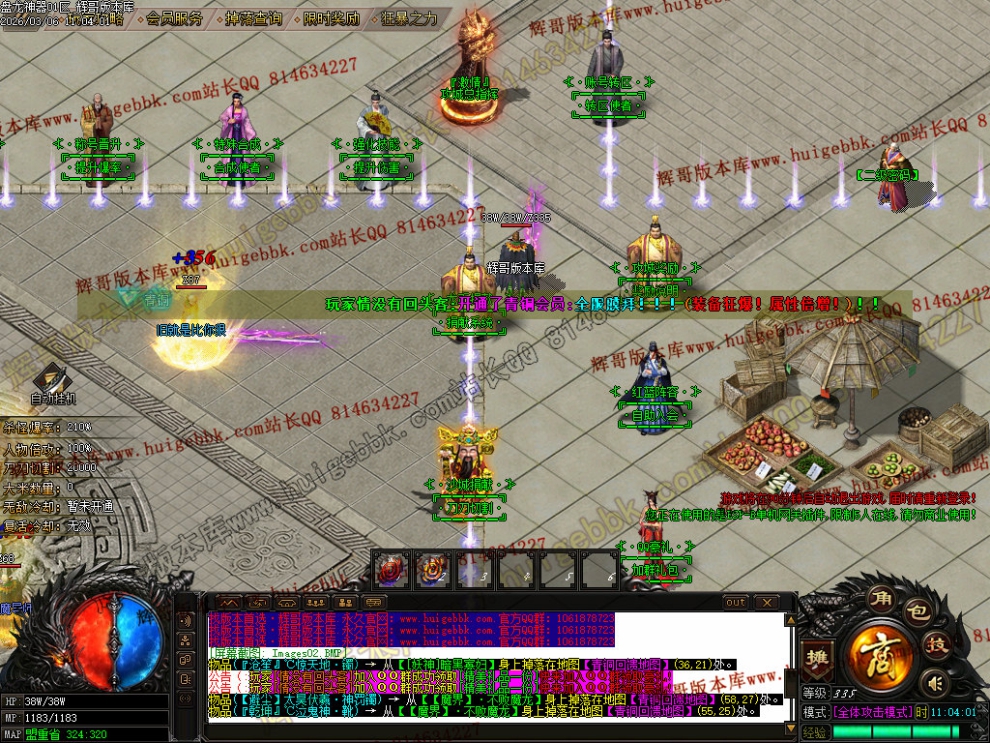Open the skills panel with the 技 button
This screenshot has width=990, height=743.
[936, 642]
